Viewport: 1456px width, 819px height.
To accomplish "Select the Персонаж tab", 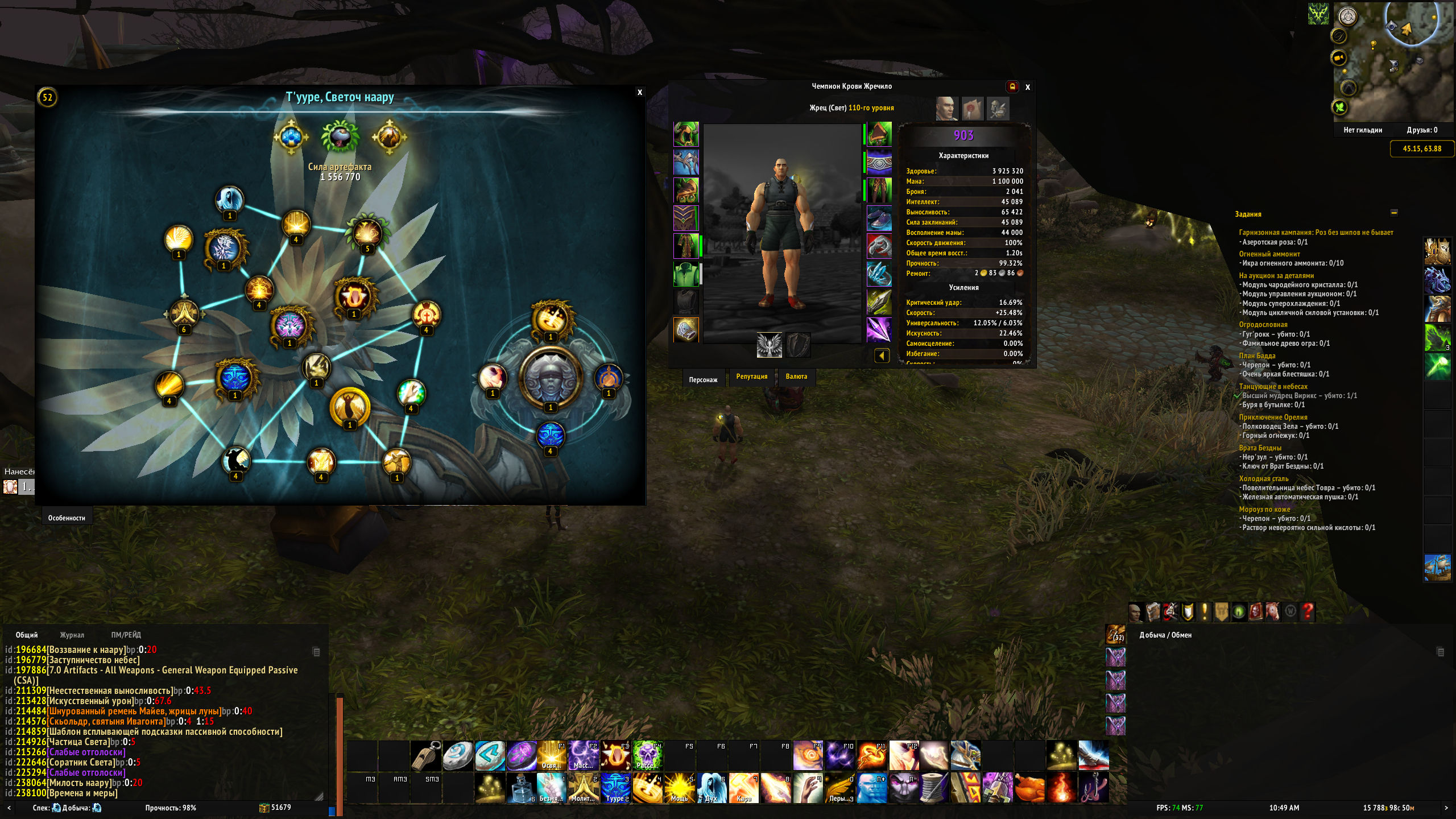I will click(703, 379).
